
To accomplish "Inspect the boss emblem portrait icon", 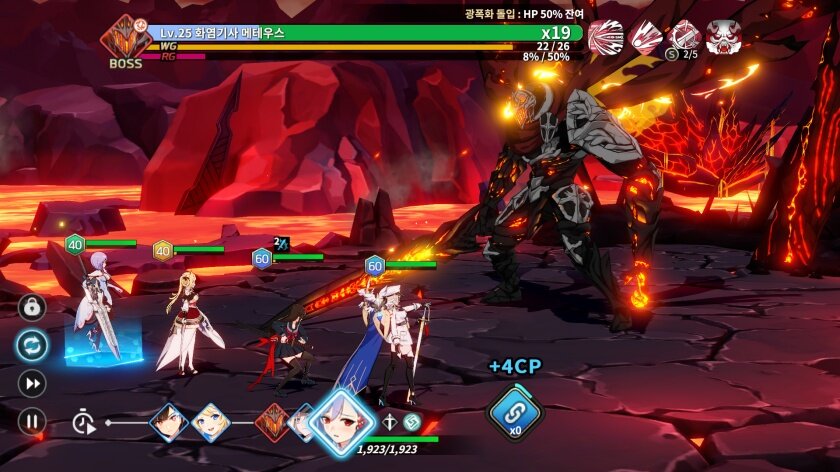I will point(125,38).
